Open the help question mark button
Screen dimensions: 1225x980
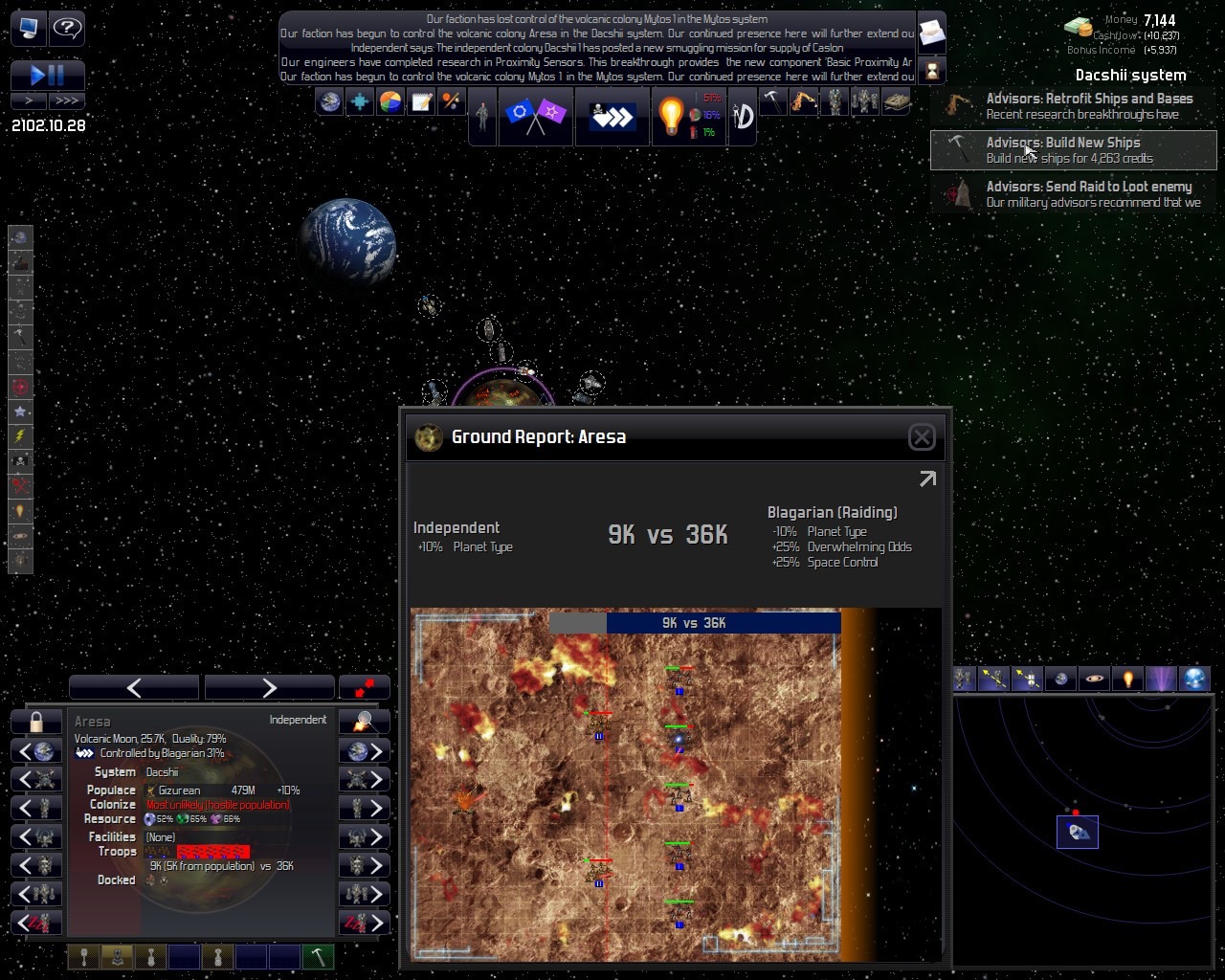click(x=67, y=28)
